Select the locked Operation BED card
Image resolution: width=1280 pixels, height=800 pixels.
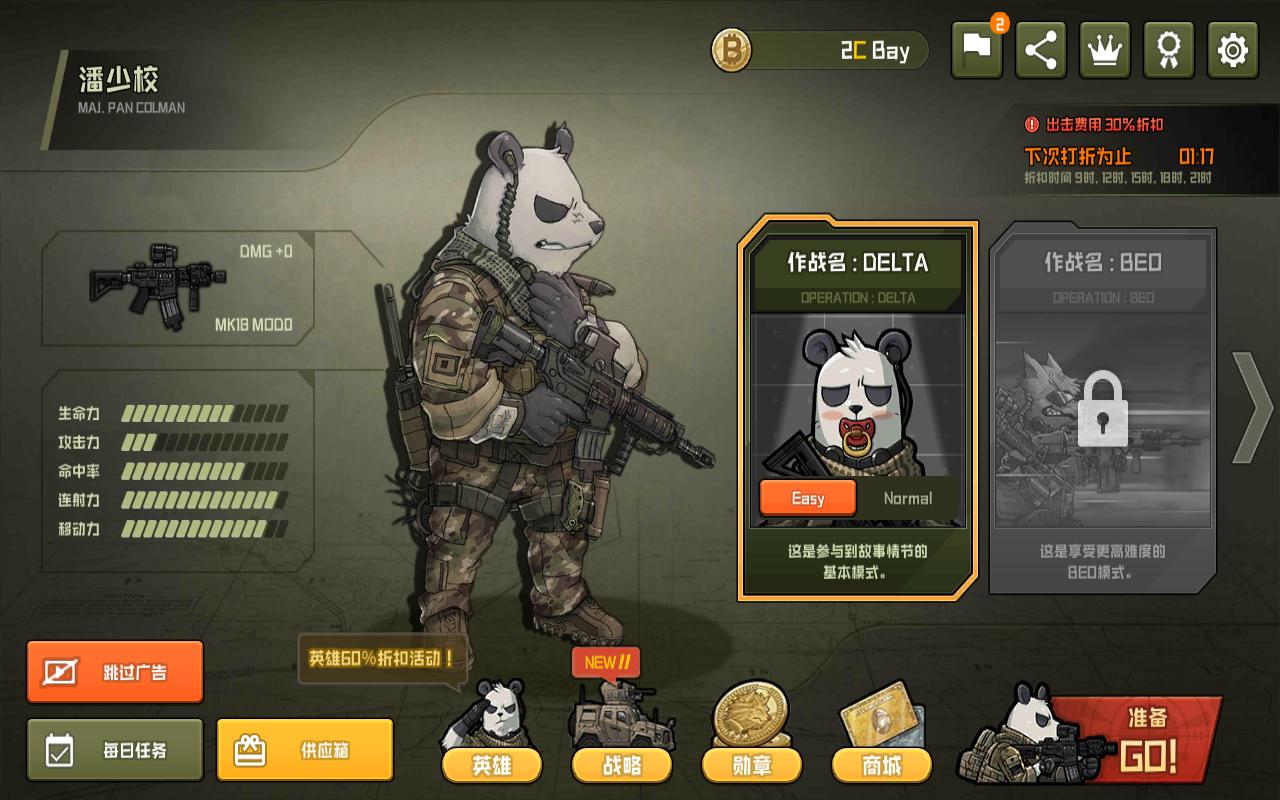pos(1102,410)
